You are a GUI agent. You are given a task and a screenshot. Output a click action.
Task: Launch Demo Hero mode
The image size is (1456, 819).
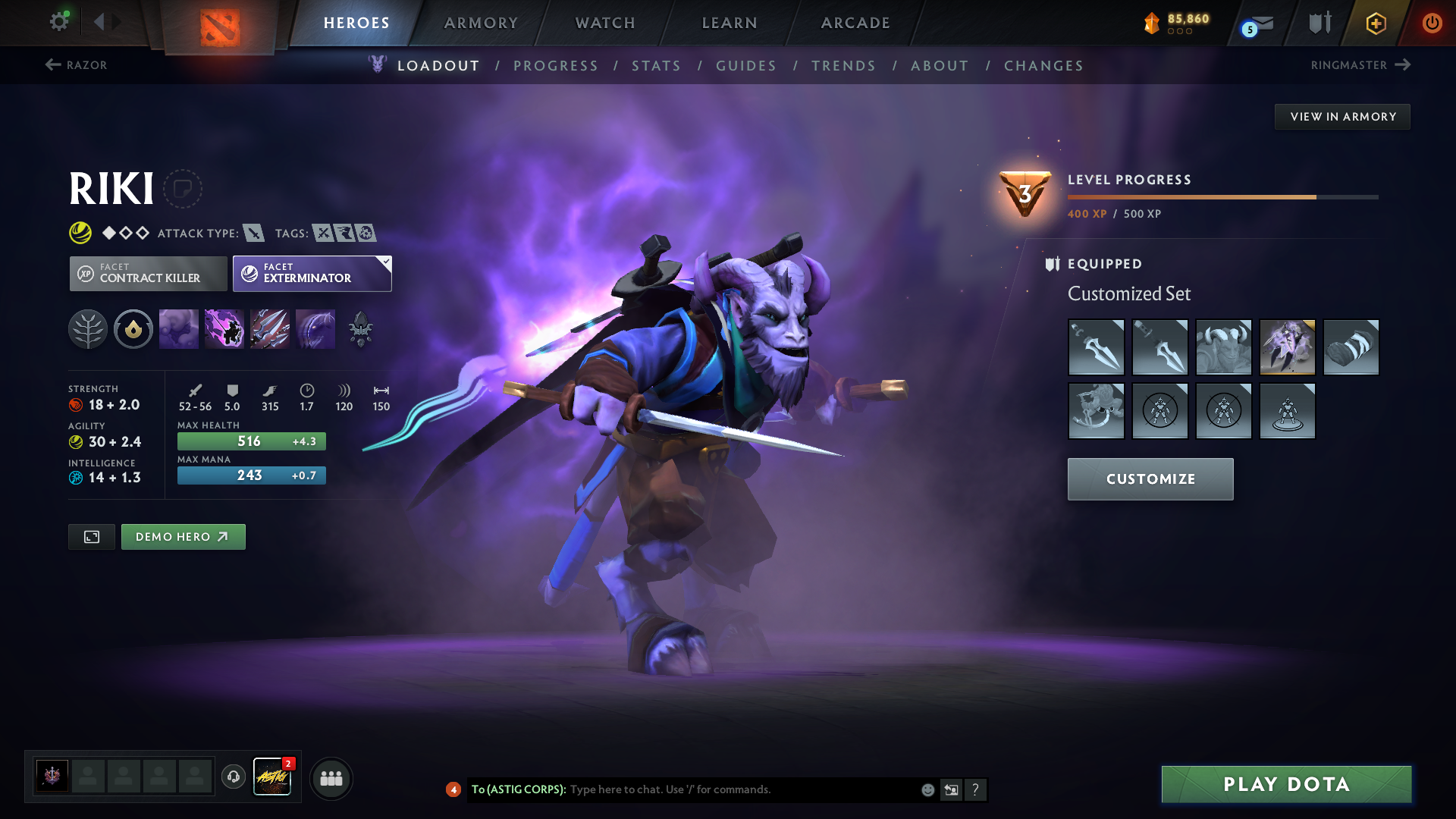click(x=183, y=537)
